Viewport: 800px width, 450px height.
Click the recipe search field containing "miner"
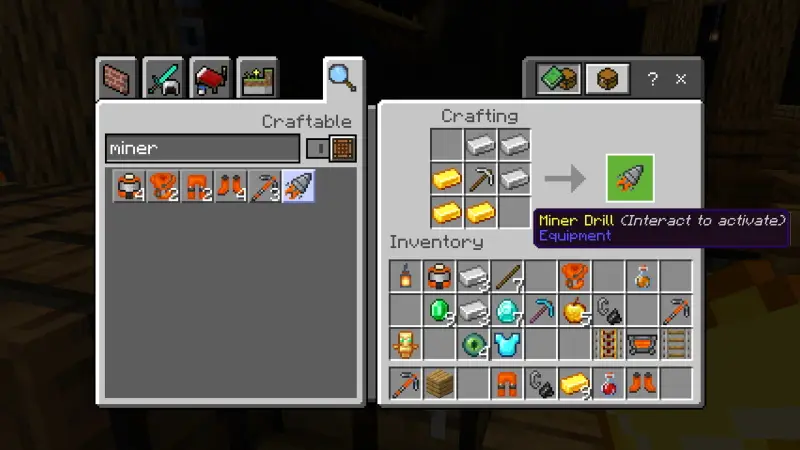coord(202,149)
